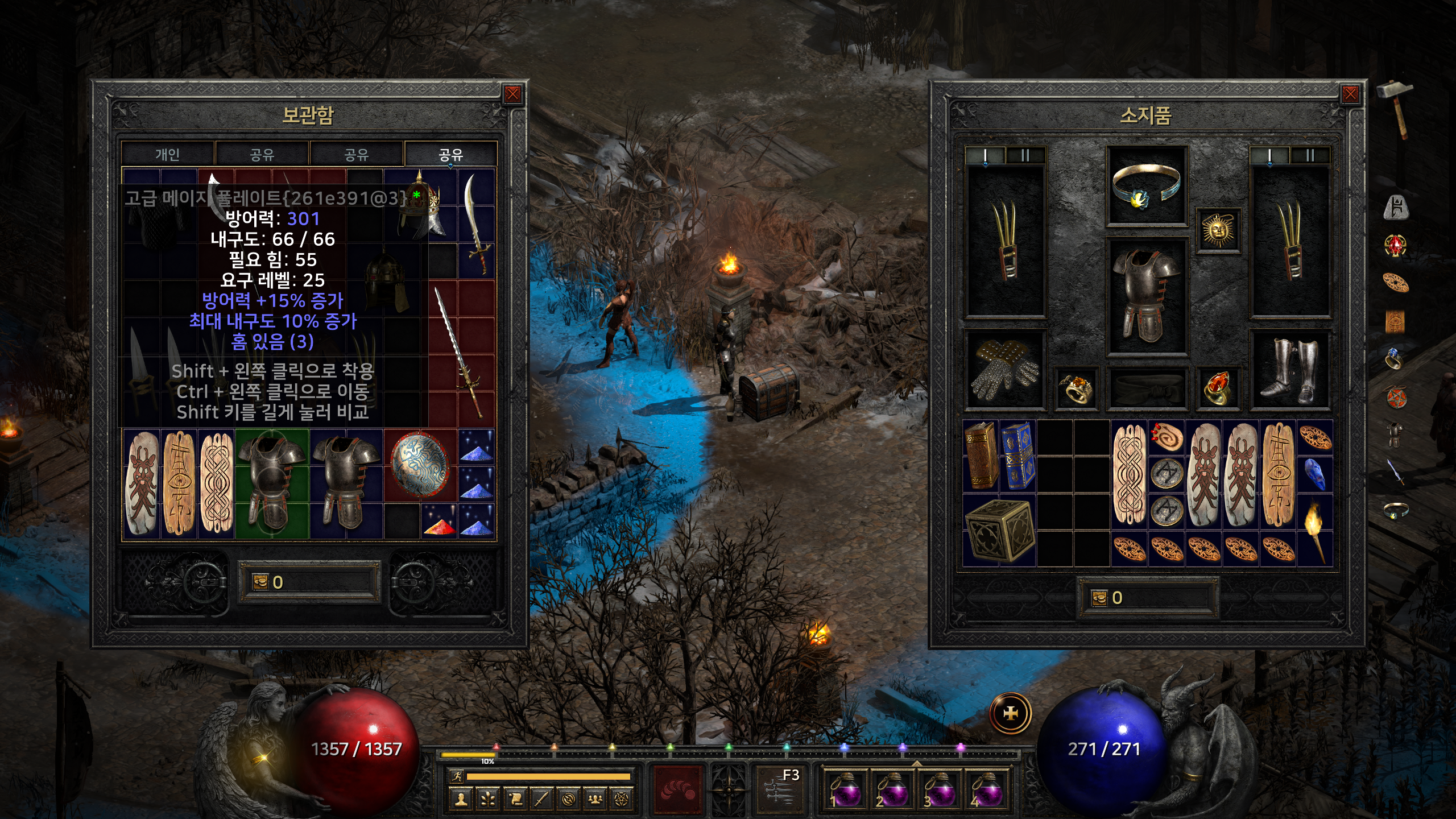Viewport: 1456px width, 819px height.
Task: Click the stash gold withdraw button
Action: (260, 582)
